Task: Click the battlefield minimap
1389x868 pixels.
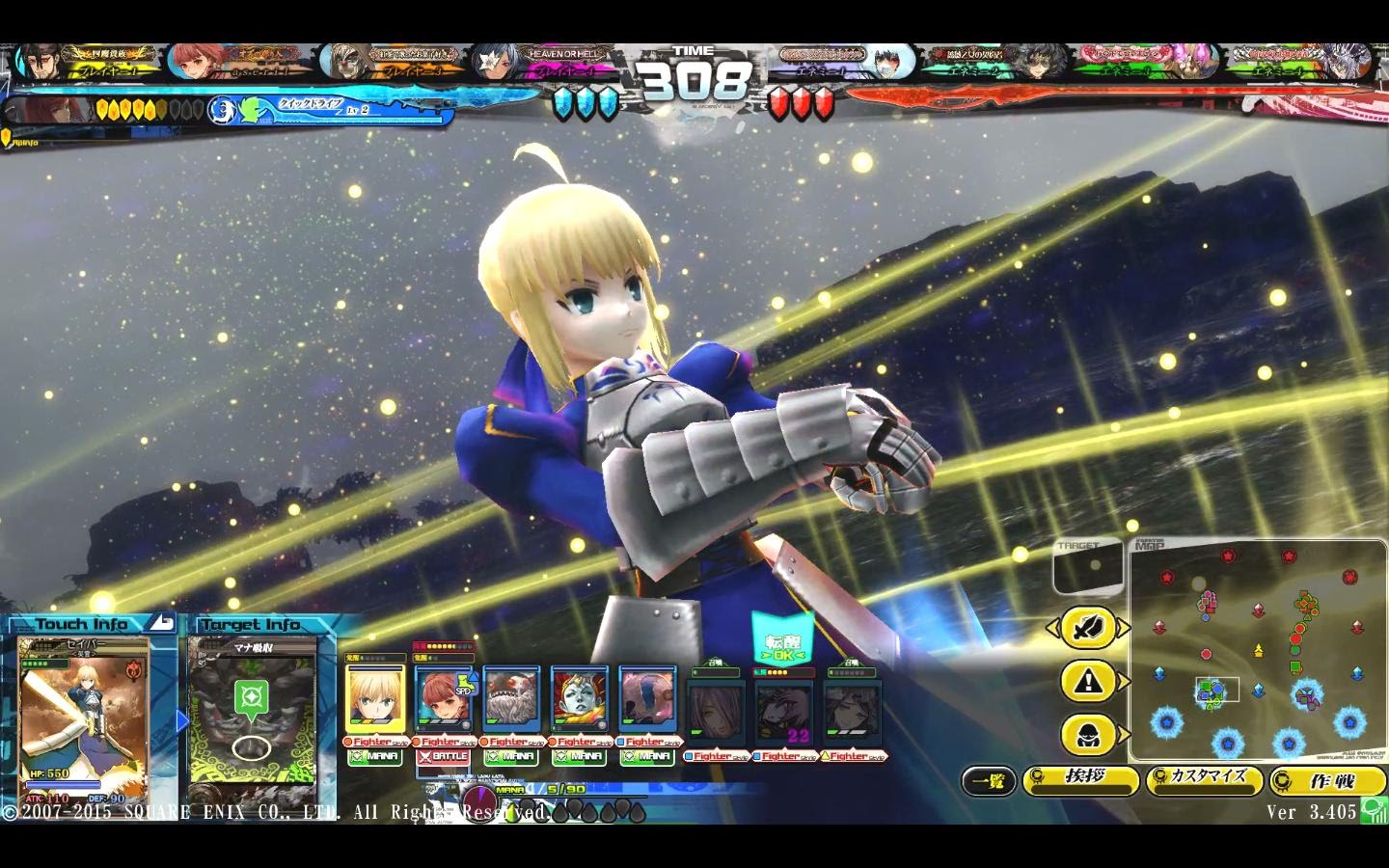Action: click(x=1258, y=651)
